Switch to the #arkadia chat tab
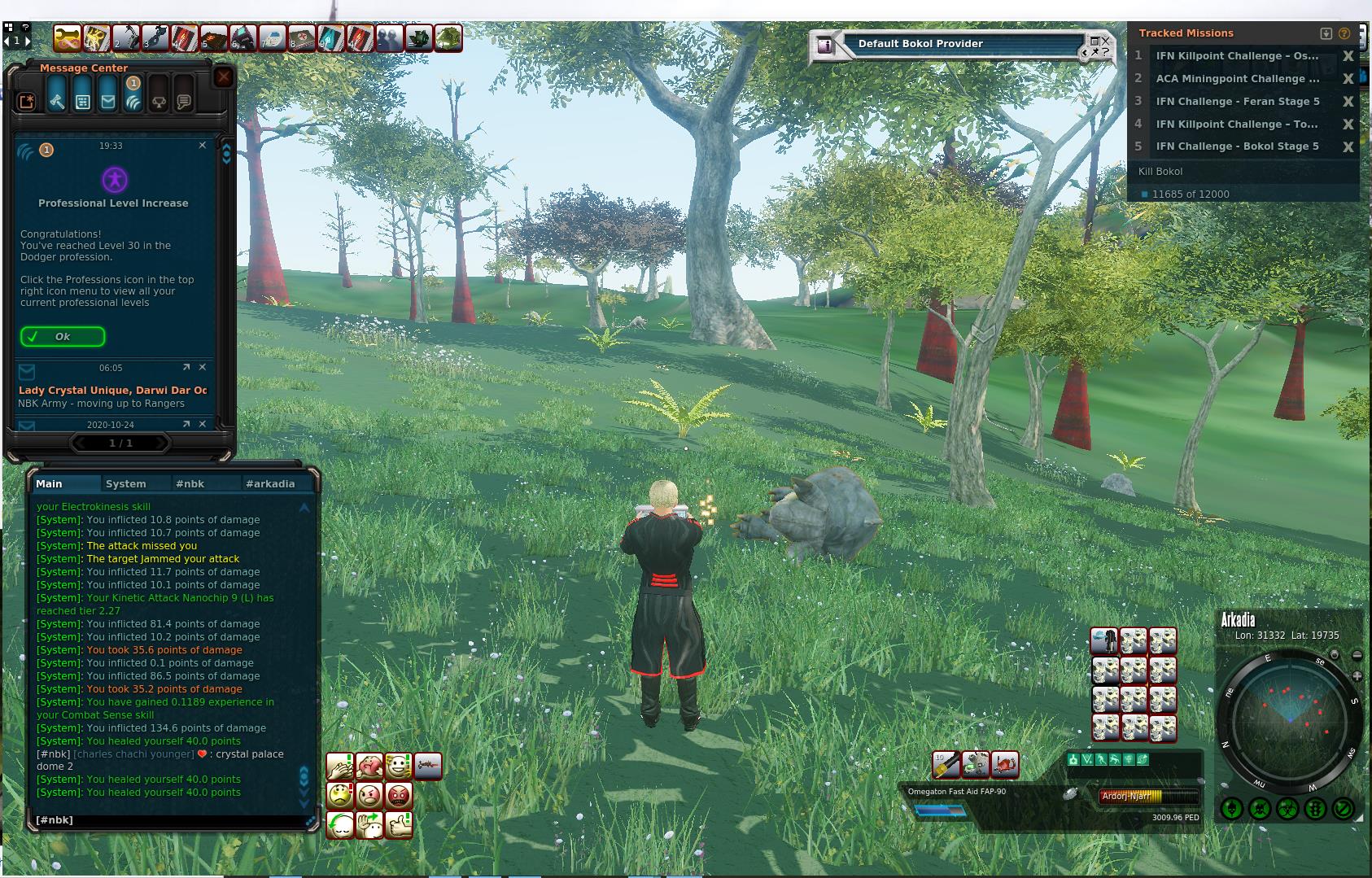The width and height of the screenshot is (1372, 878). pos(270,483)
